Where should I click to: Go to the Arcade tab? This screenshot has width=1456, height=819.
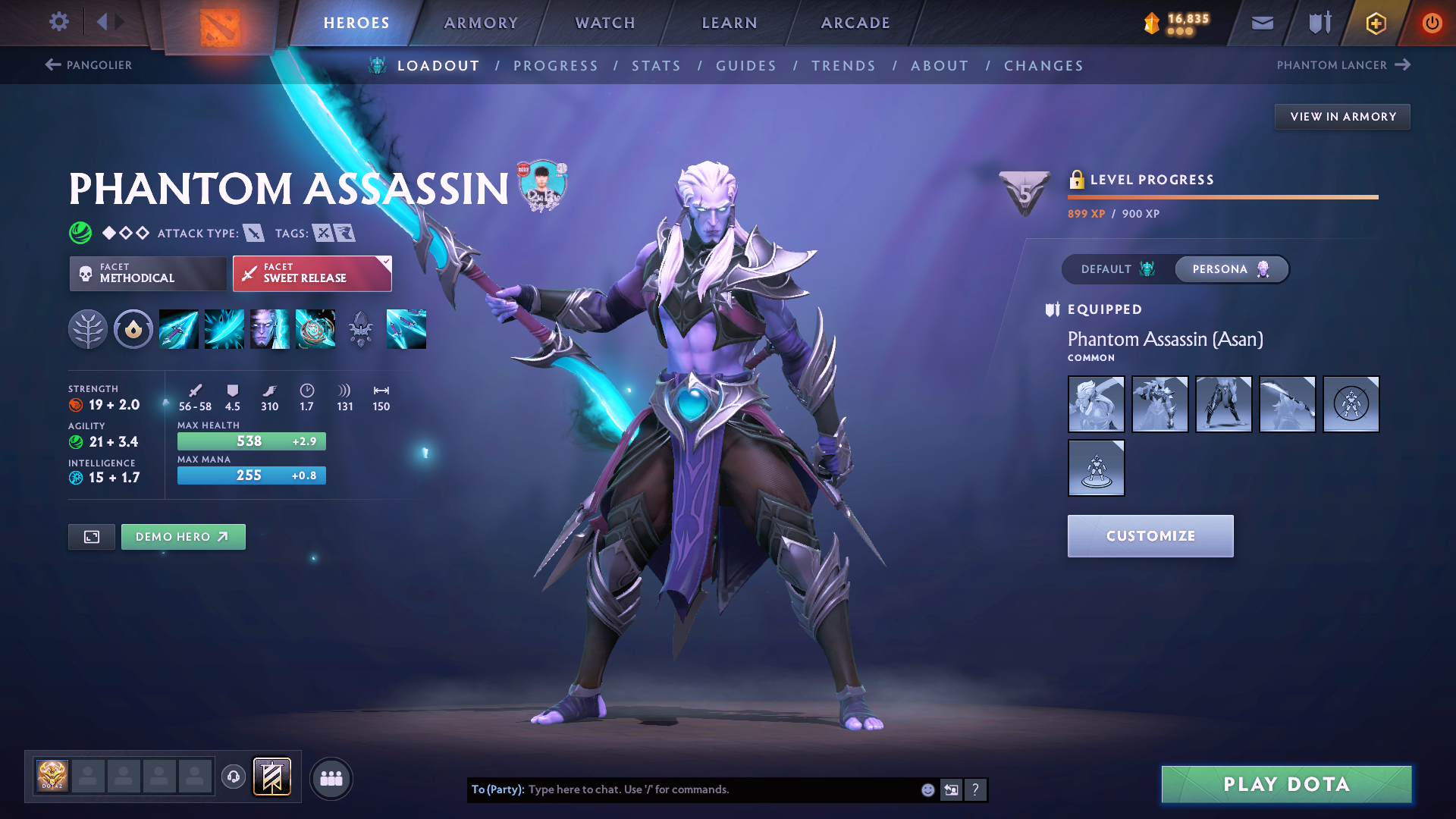[x=855, y=23]
